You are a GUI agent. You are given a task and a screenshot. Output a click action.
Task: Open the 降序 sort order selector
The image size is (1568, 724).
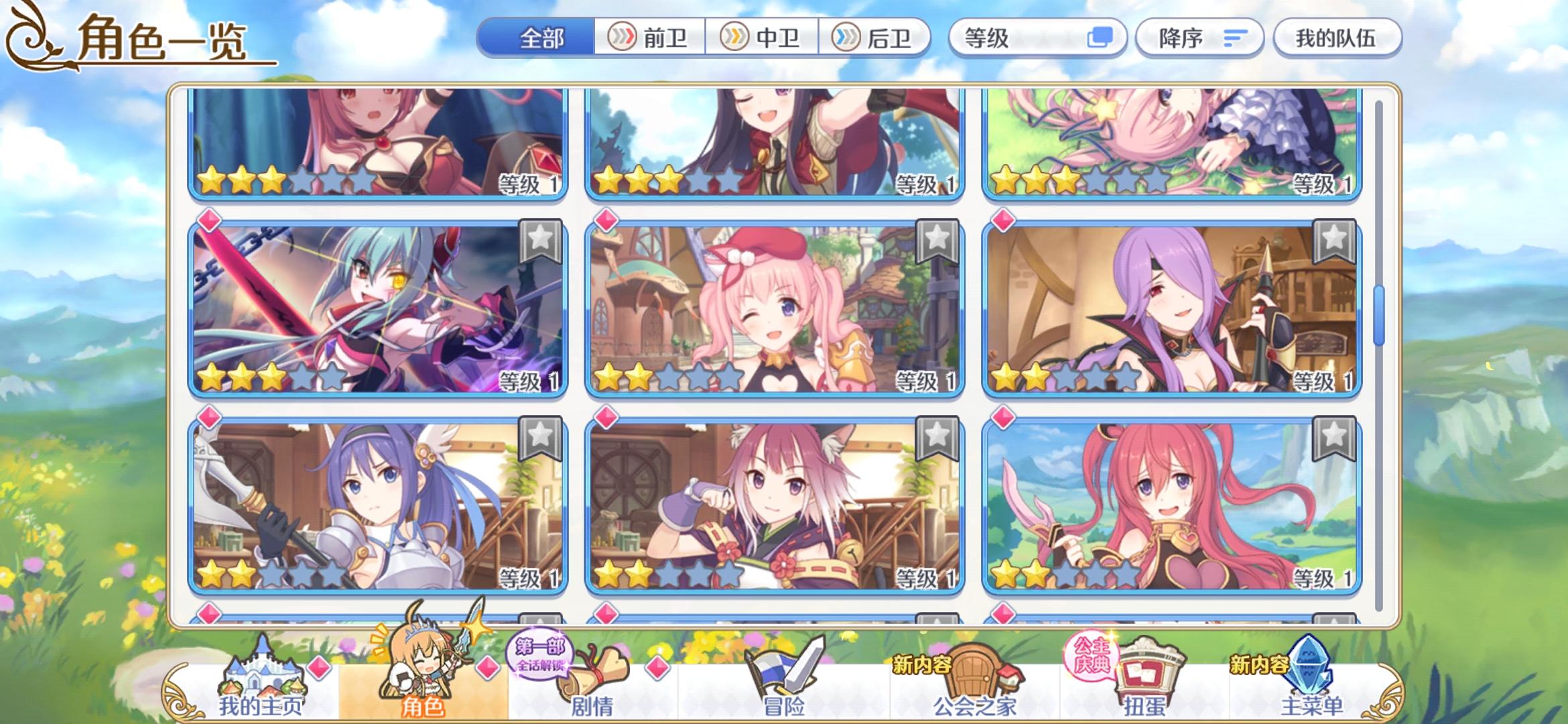click(1199, 38)
